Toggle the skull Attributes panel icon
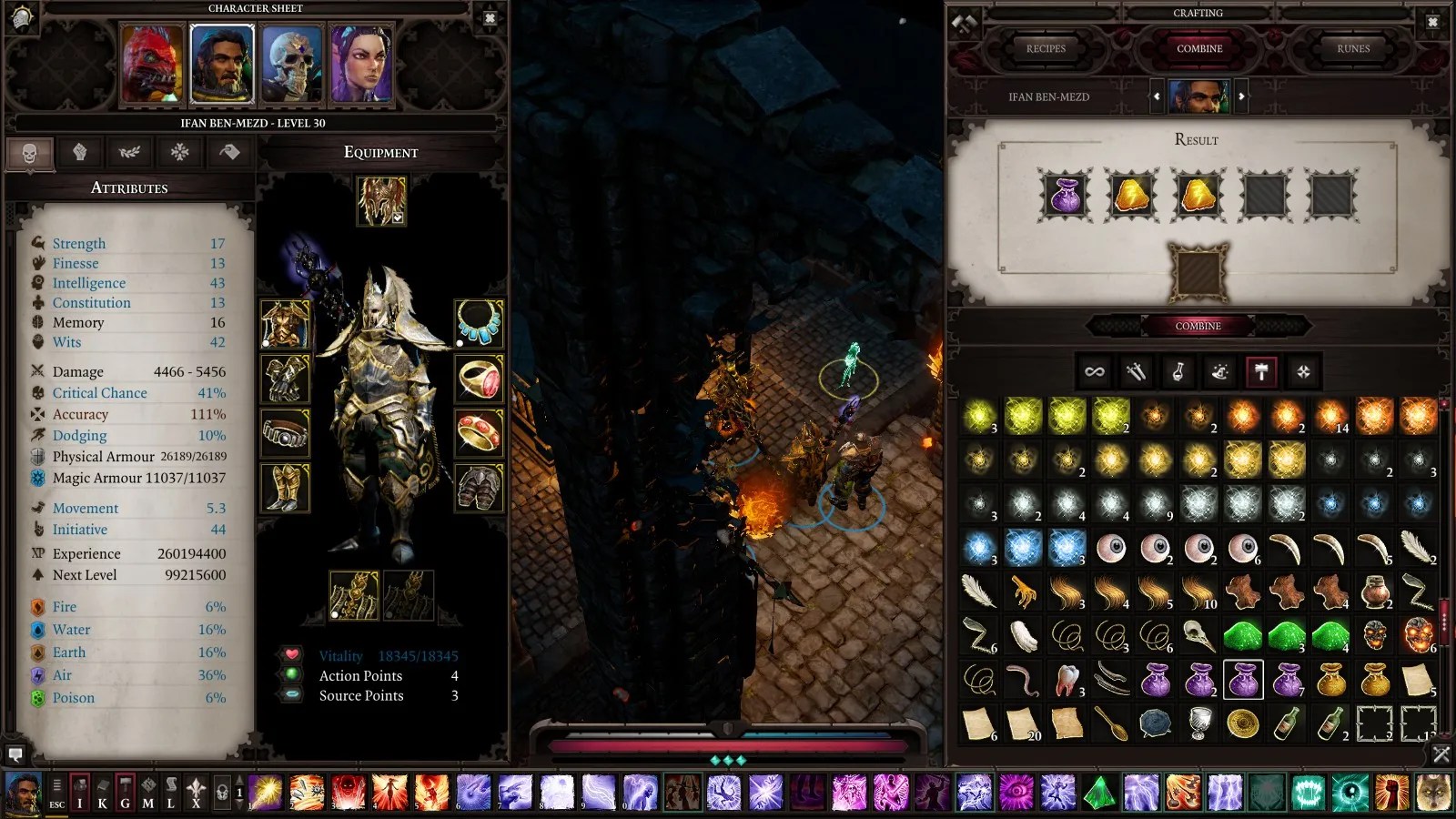1456x819 pixels. pyautogui.click(x=29, y=153)
